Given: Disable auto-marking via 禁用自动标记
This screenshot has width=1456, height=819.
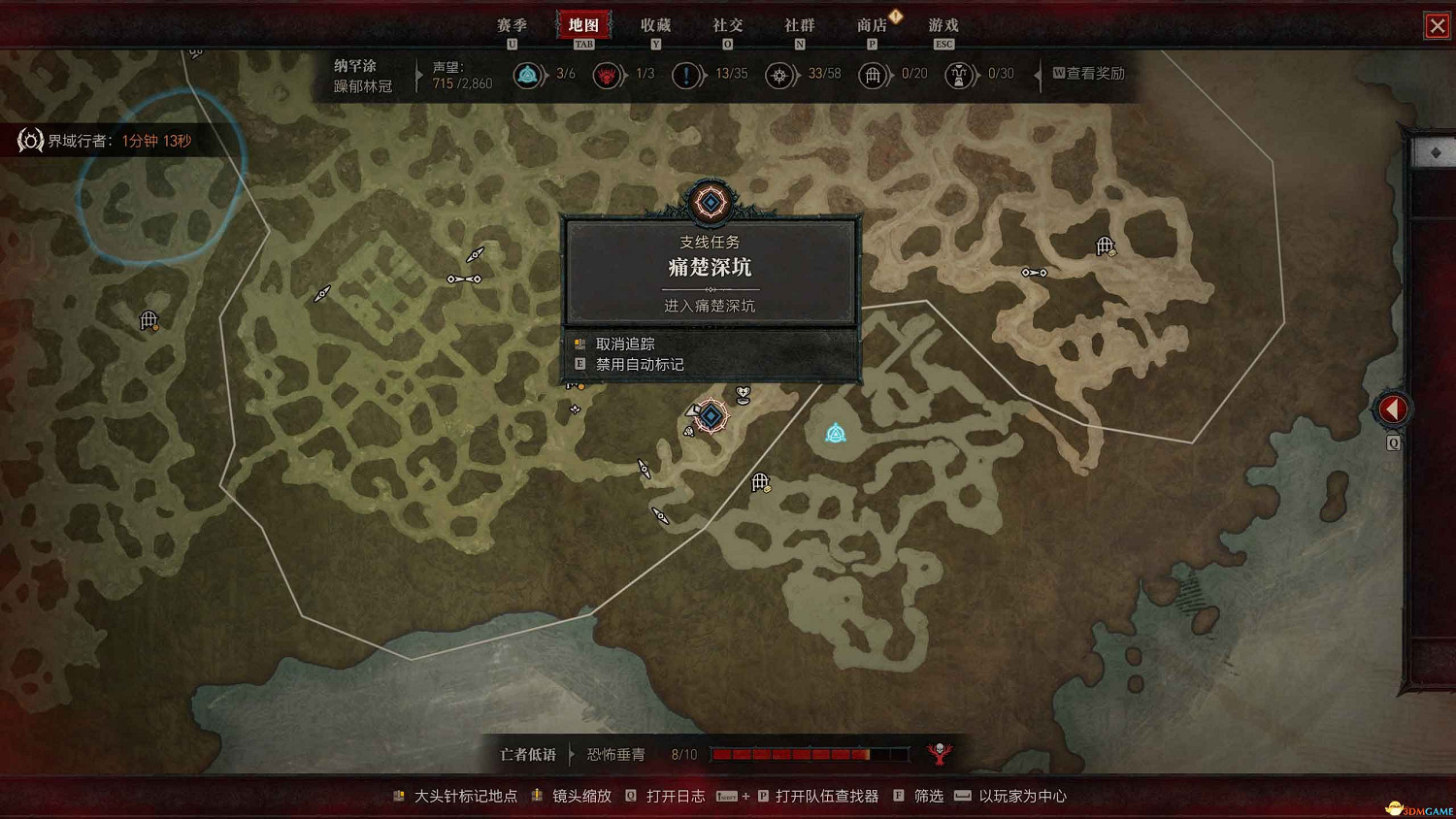Looking at the screenshot, I should click(x=643, y=364).
